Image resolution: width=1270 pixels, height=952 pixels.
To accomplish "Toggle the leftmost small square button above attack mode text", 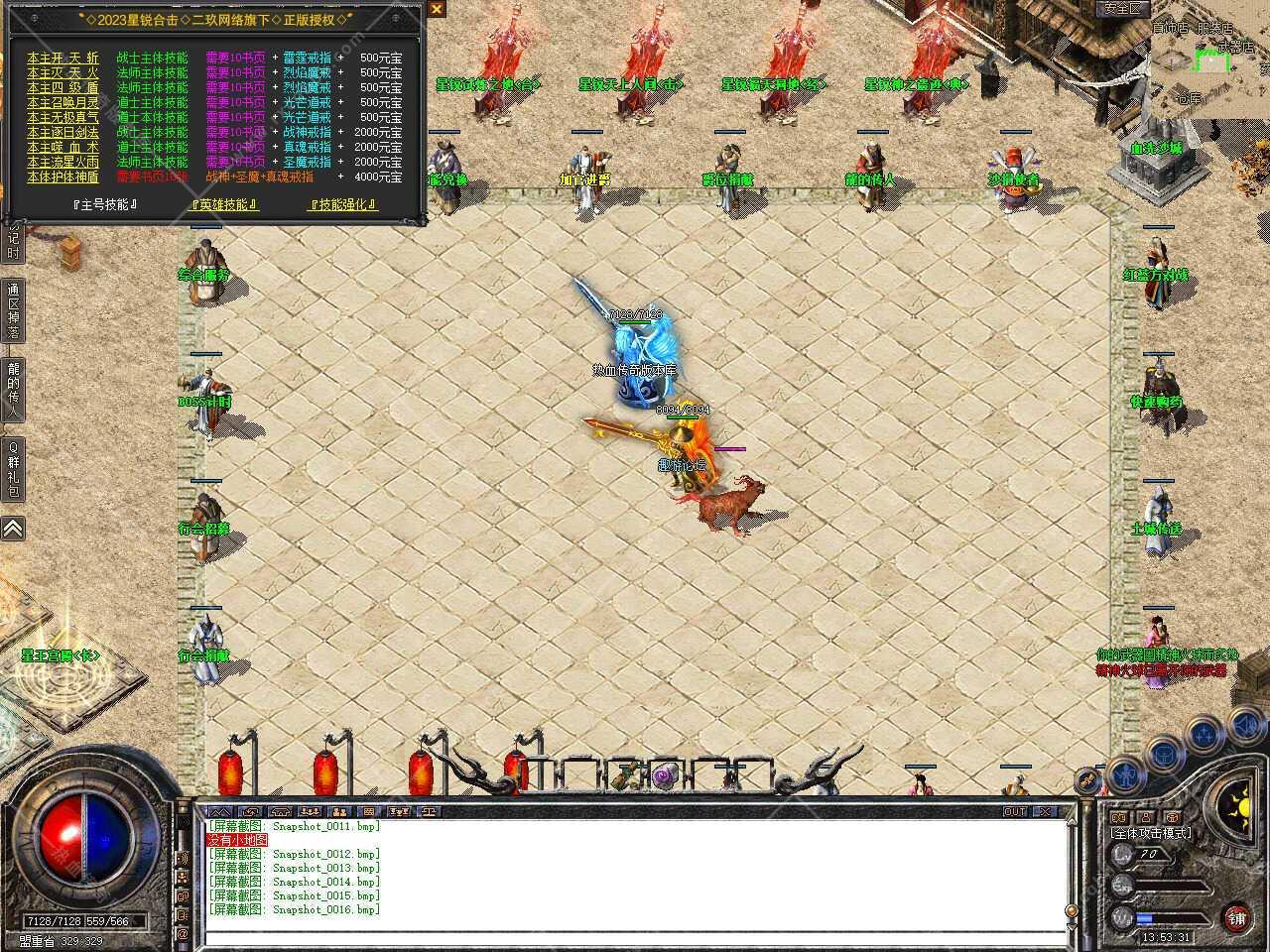I will point(1117,817).
